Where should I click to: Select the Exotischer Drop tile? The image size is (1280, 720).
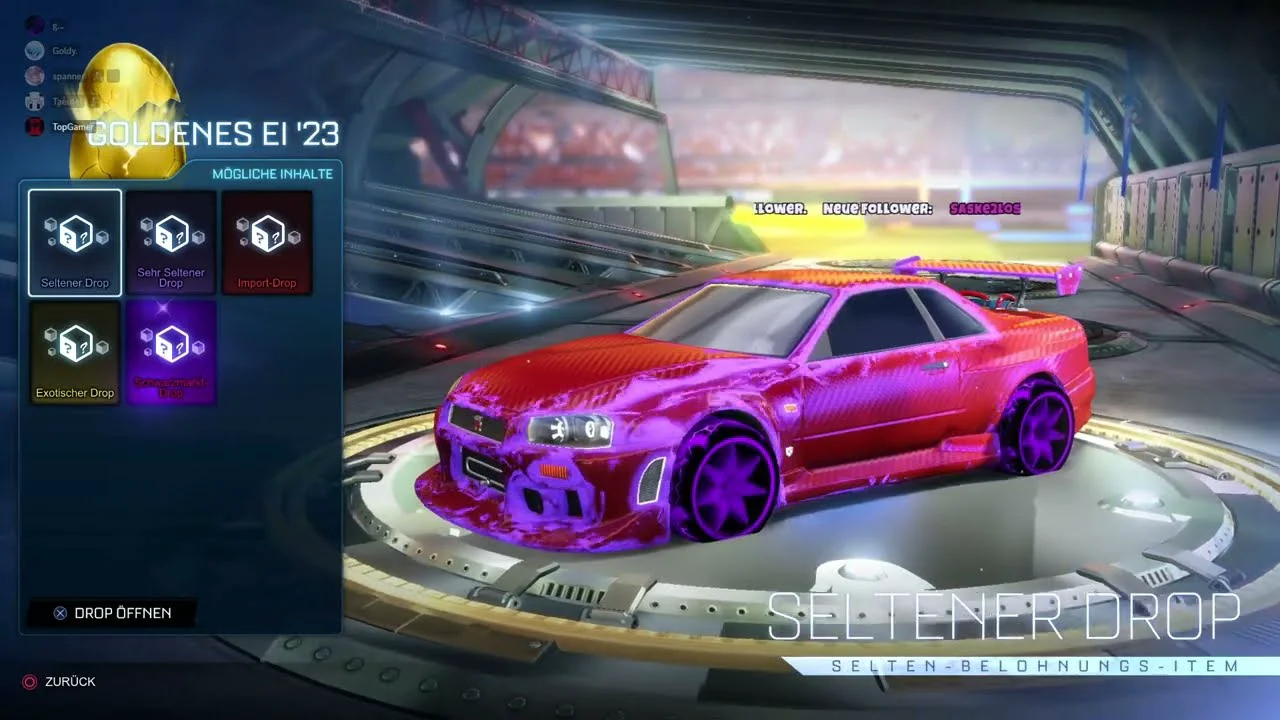tap(75, 352)
